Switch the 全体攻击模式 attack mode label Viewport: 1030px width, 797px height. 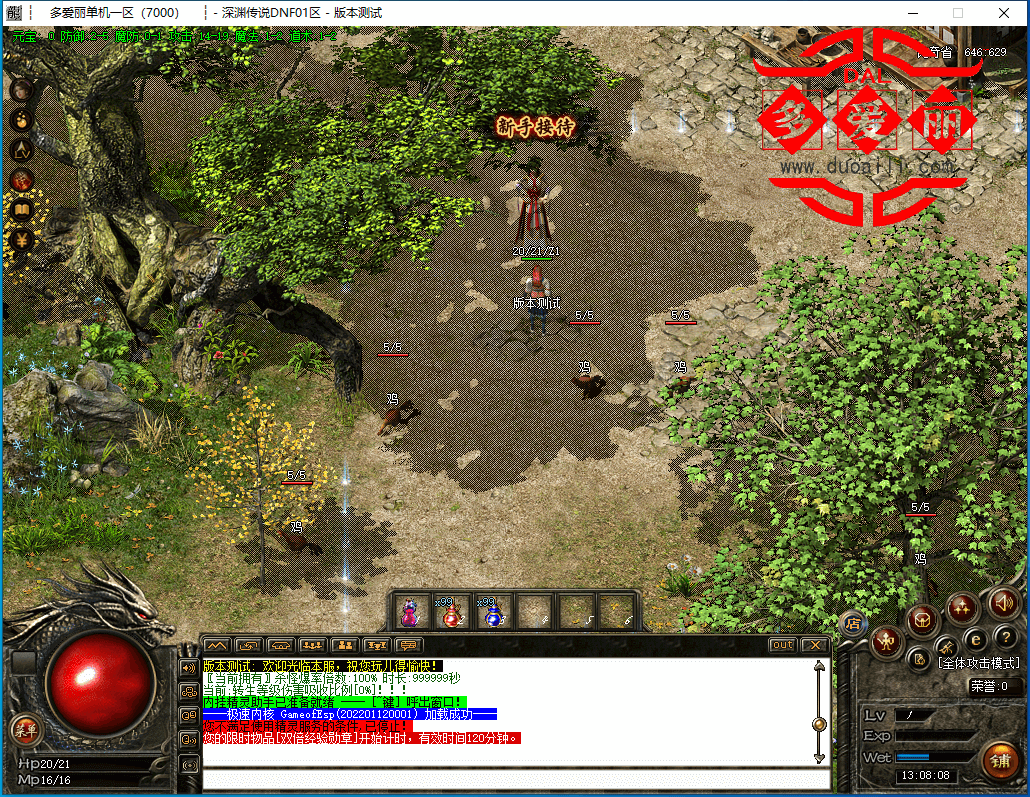978,663
